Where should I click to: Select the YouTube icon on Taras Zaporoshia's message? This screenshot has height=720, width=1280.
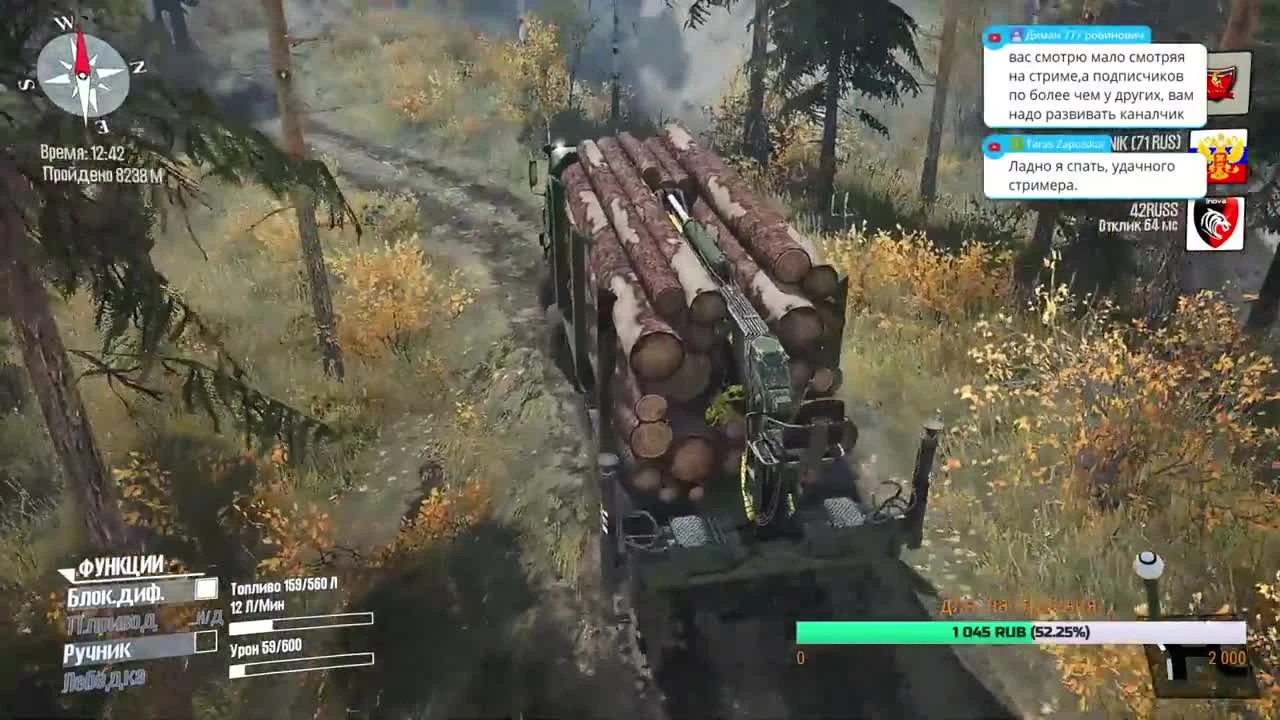(994, 145)
